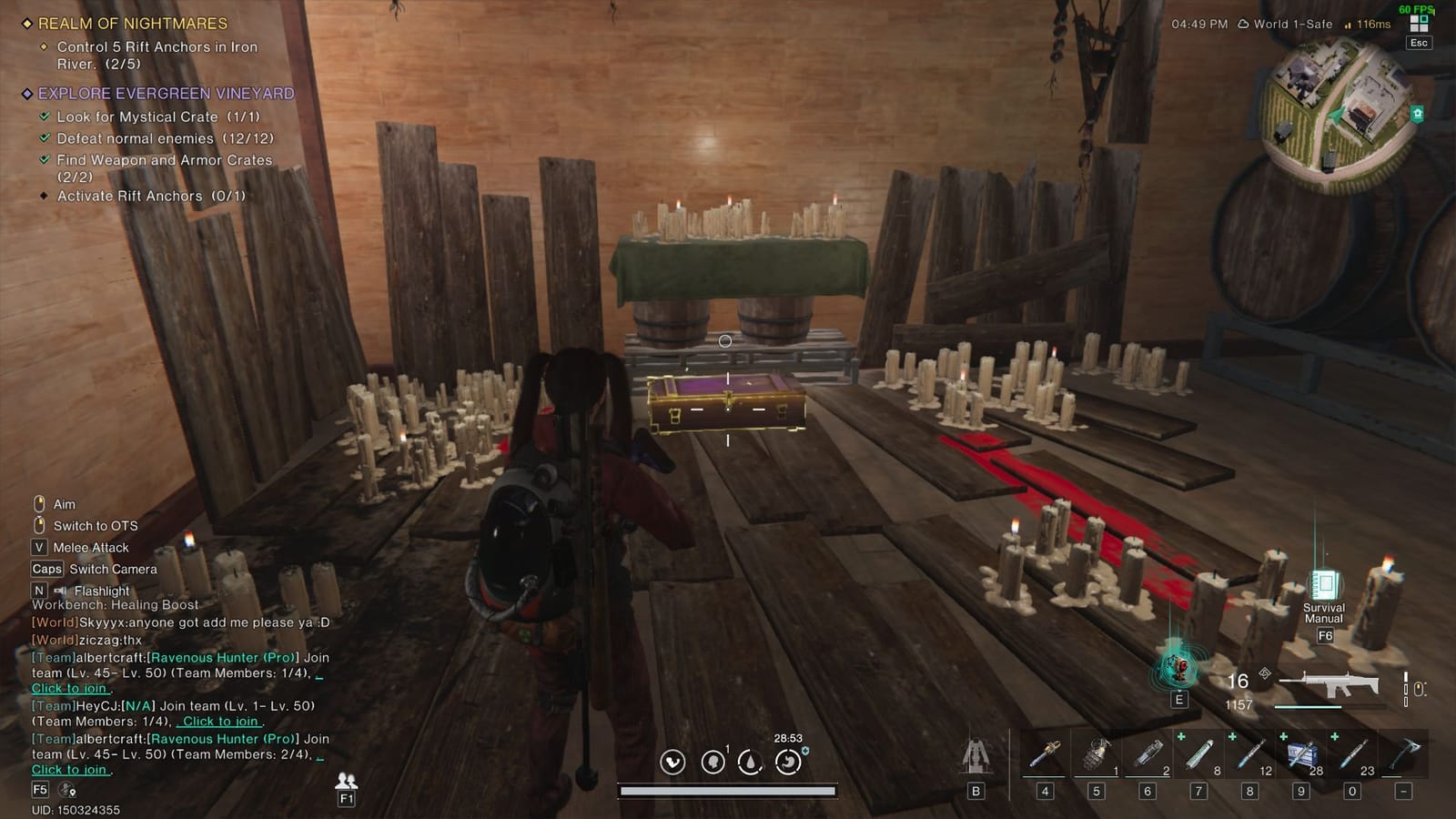Open the Esc game menu
Image resolution: width=1456 pixels, height=819 pixels.
pyautogui.click(x=1418, y=42)
